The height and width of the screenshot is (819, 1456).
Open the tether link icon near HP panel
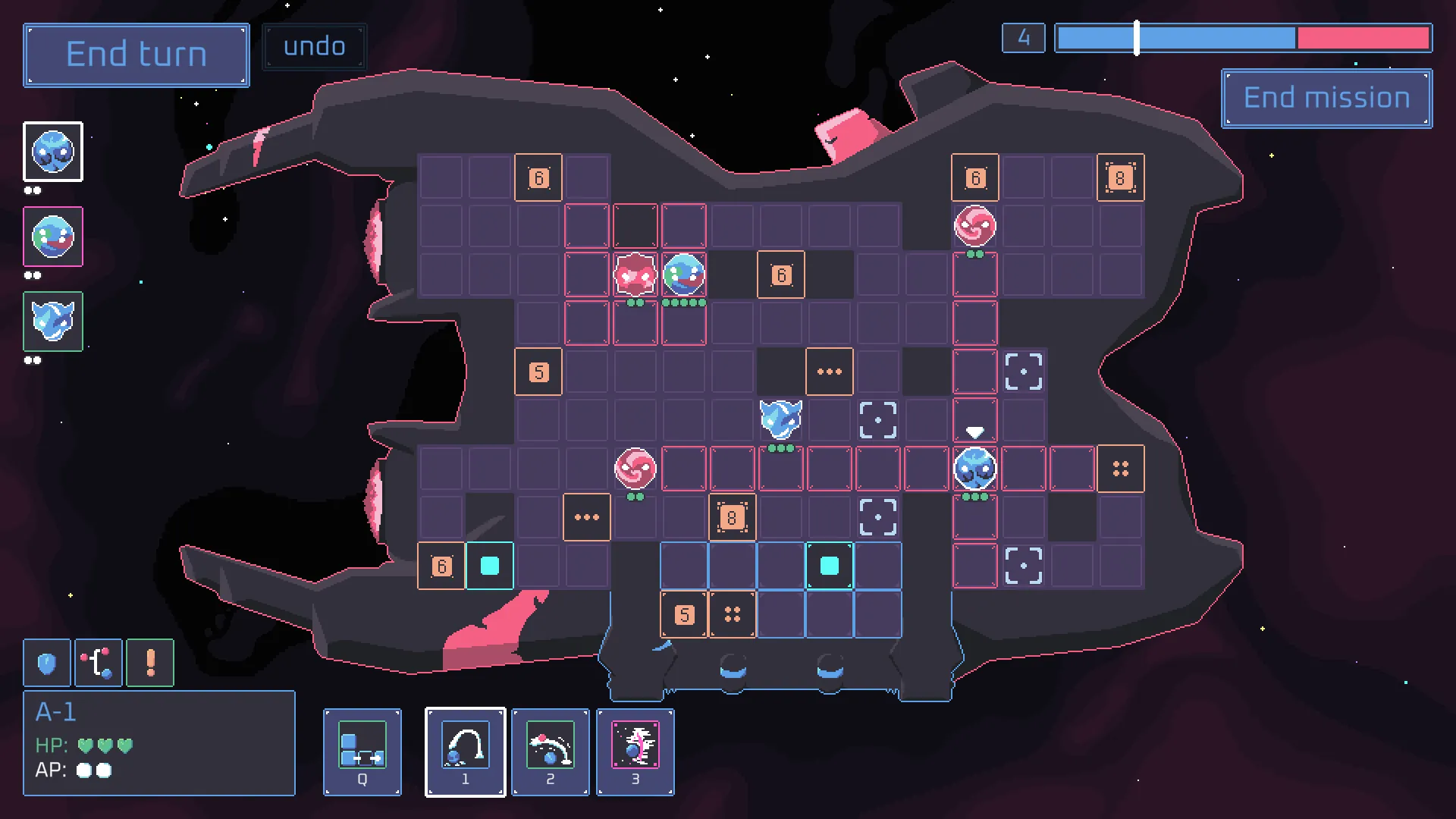point(99,662)
